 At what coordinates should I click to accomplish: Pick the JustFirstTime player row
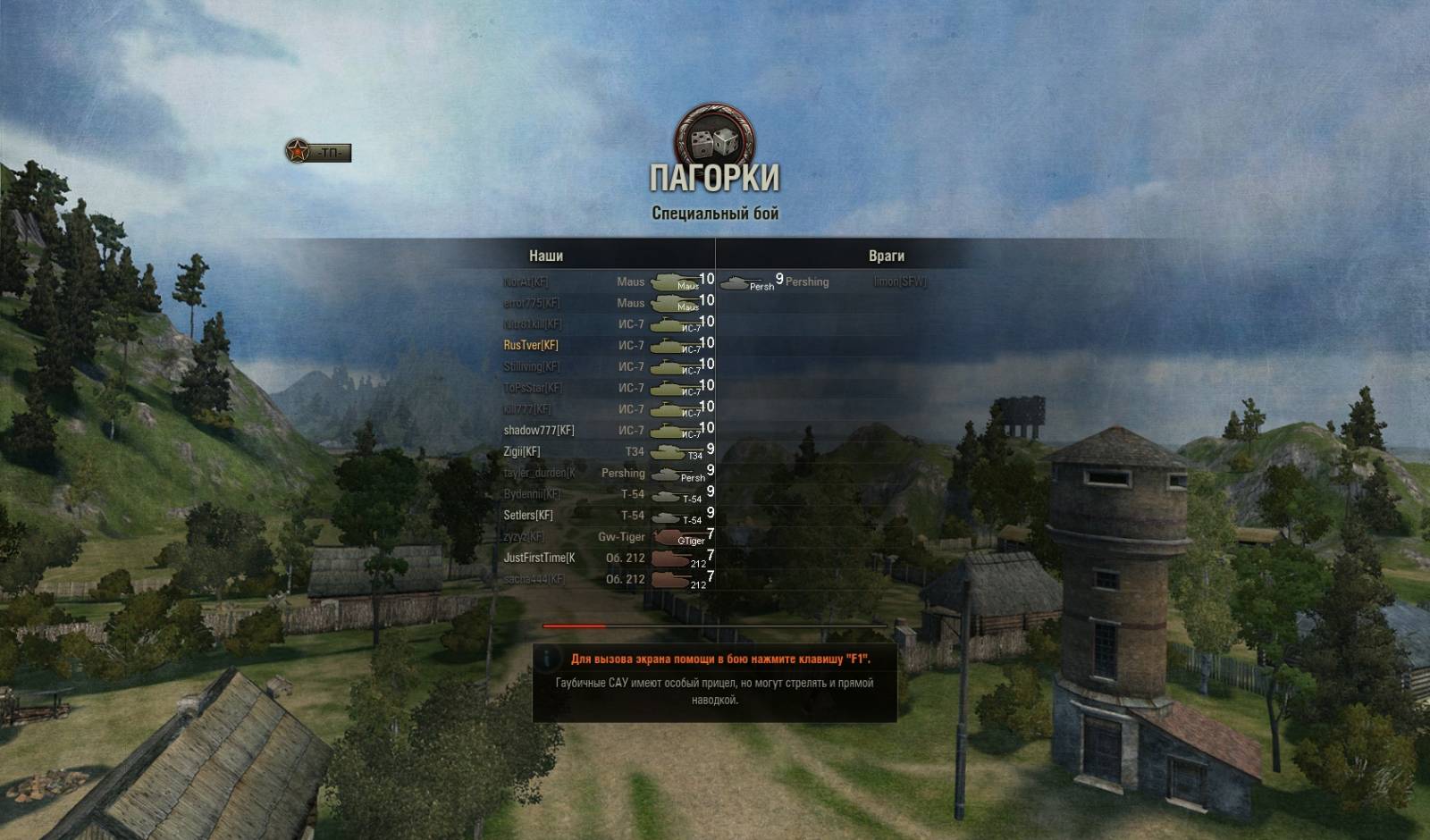pos(539,559)
